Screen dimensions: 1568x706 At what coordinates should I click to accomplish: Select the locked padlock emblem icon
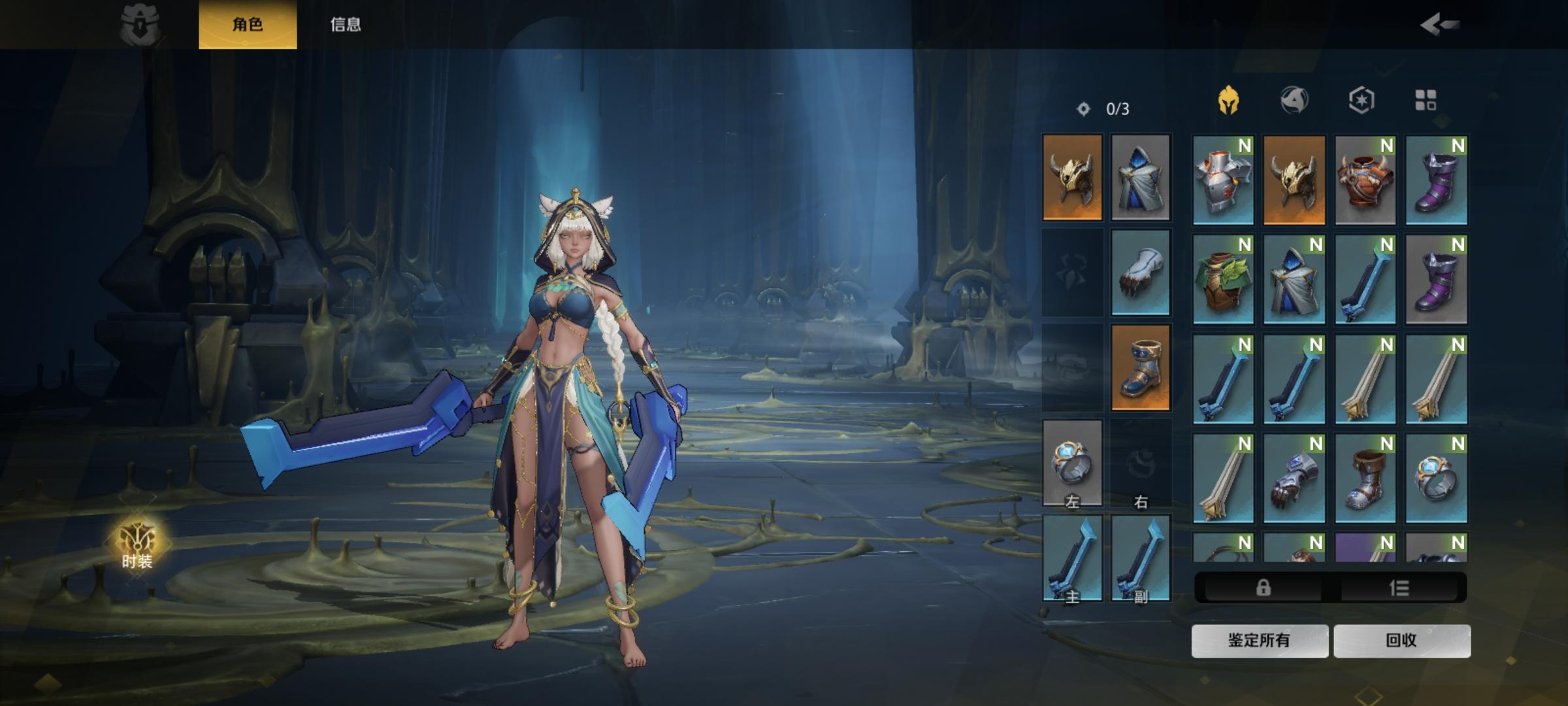point(140,25)
